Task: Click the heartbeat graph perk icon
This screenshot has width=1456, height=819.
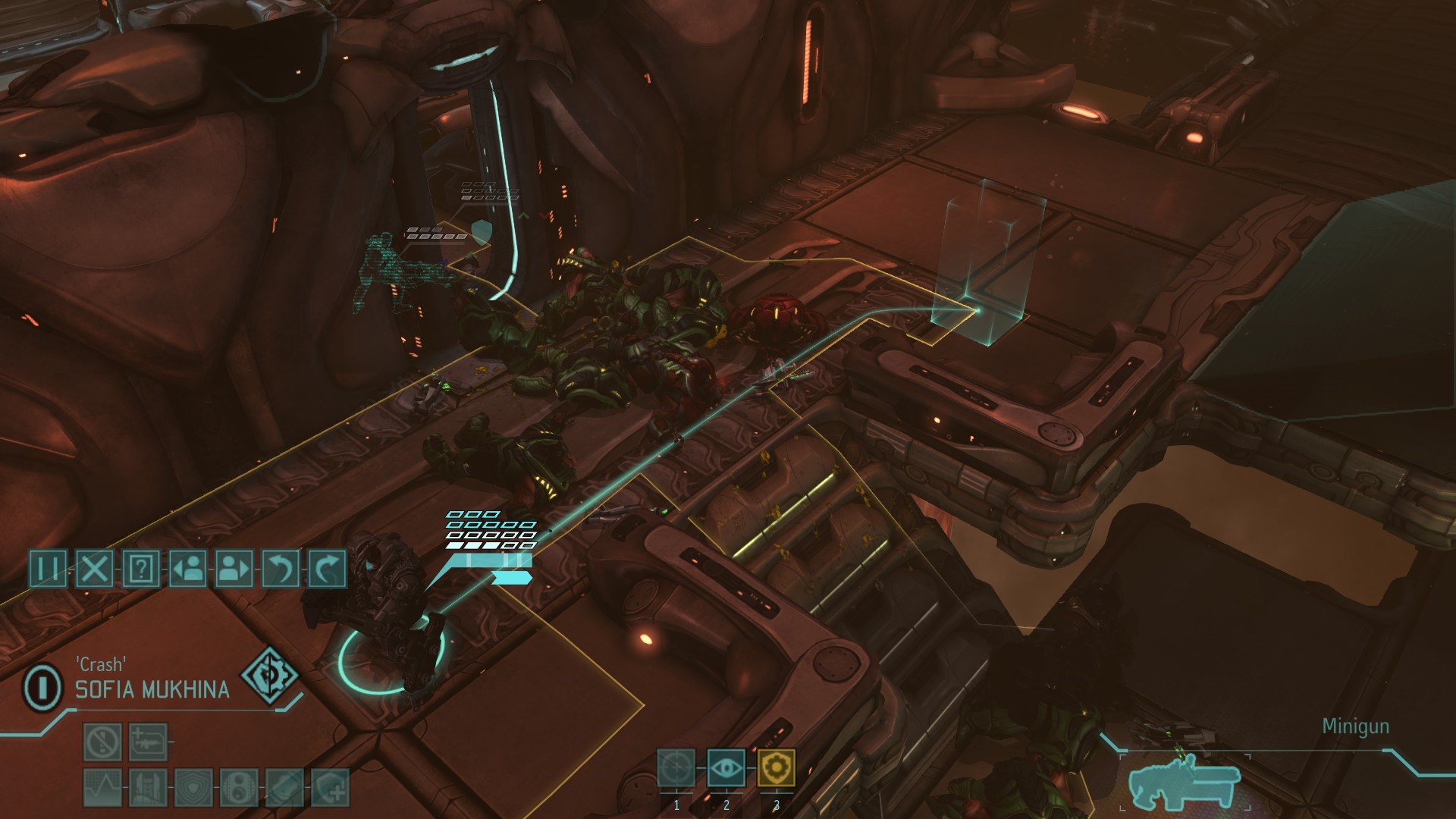Action: [102, 787]
